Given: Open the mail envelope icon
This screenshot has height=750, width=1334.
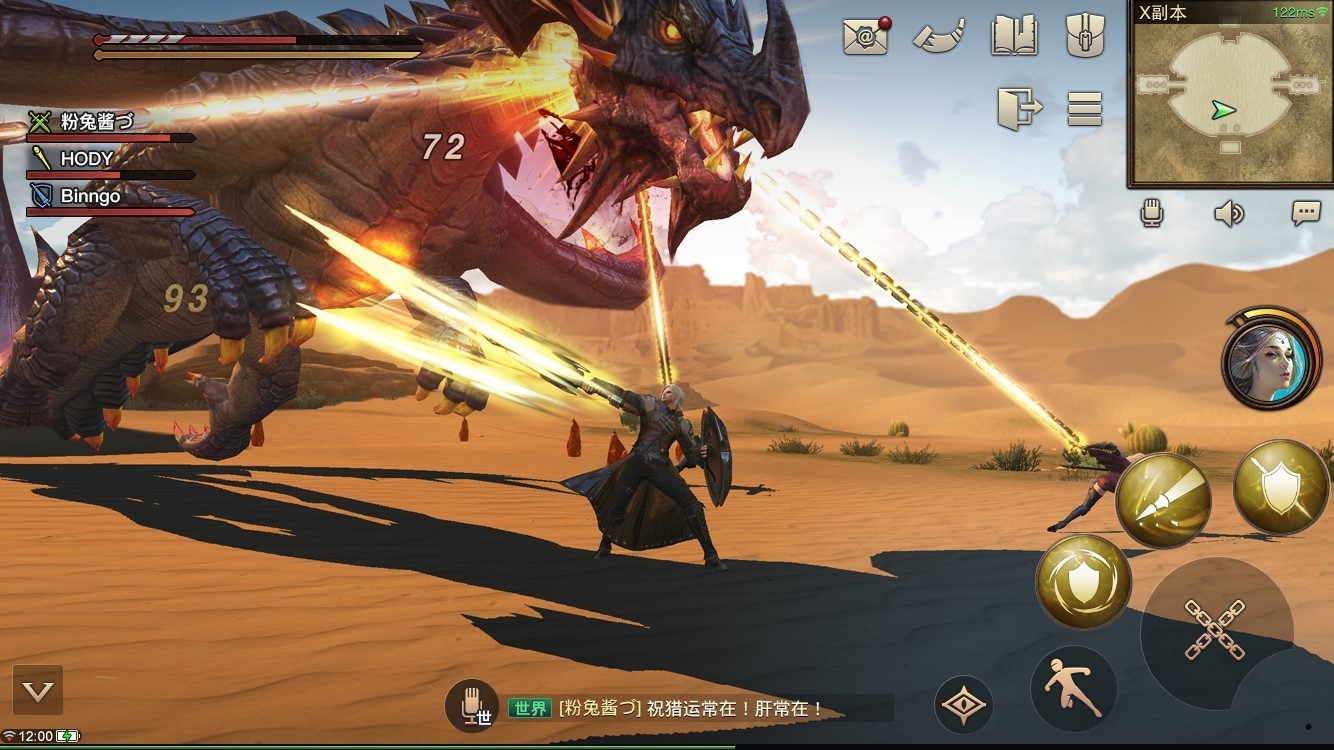Looking at the screenshot, I should tap(866, 36).
